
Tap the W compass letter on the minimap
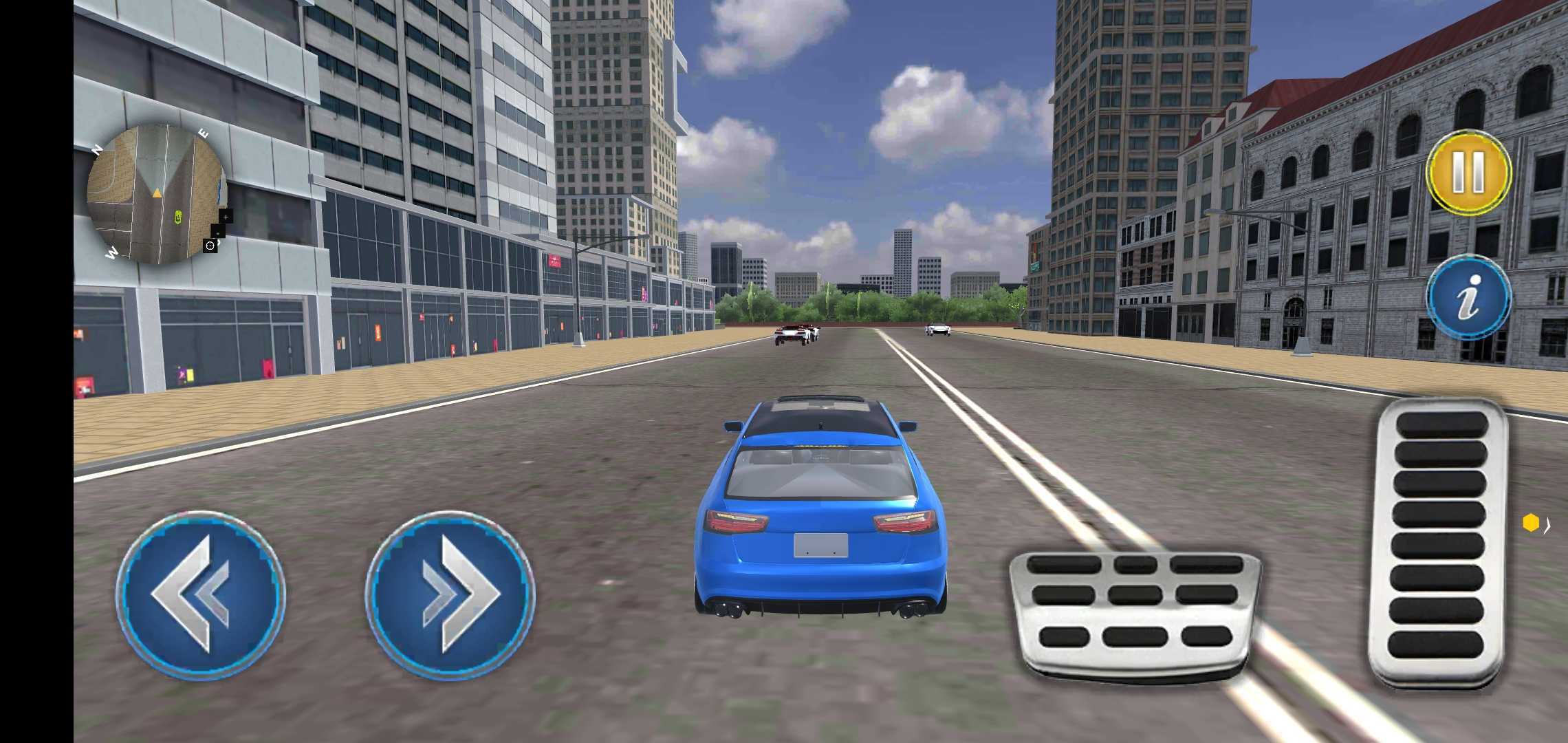point(113,250)
